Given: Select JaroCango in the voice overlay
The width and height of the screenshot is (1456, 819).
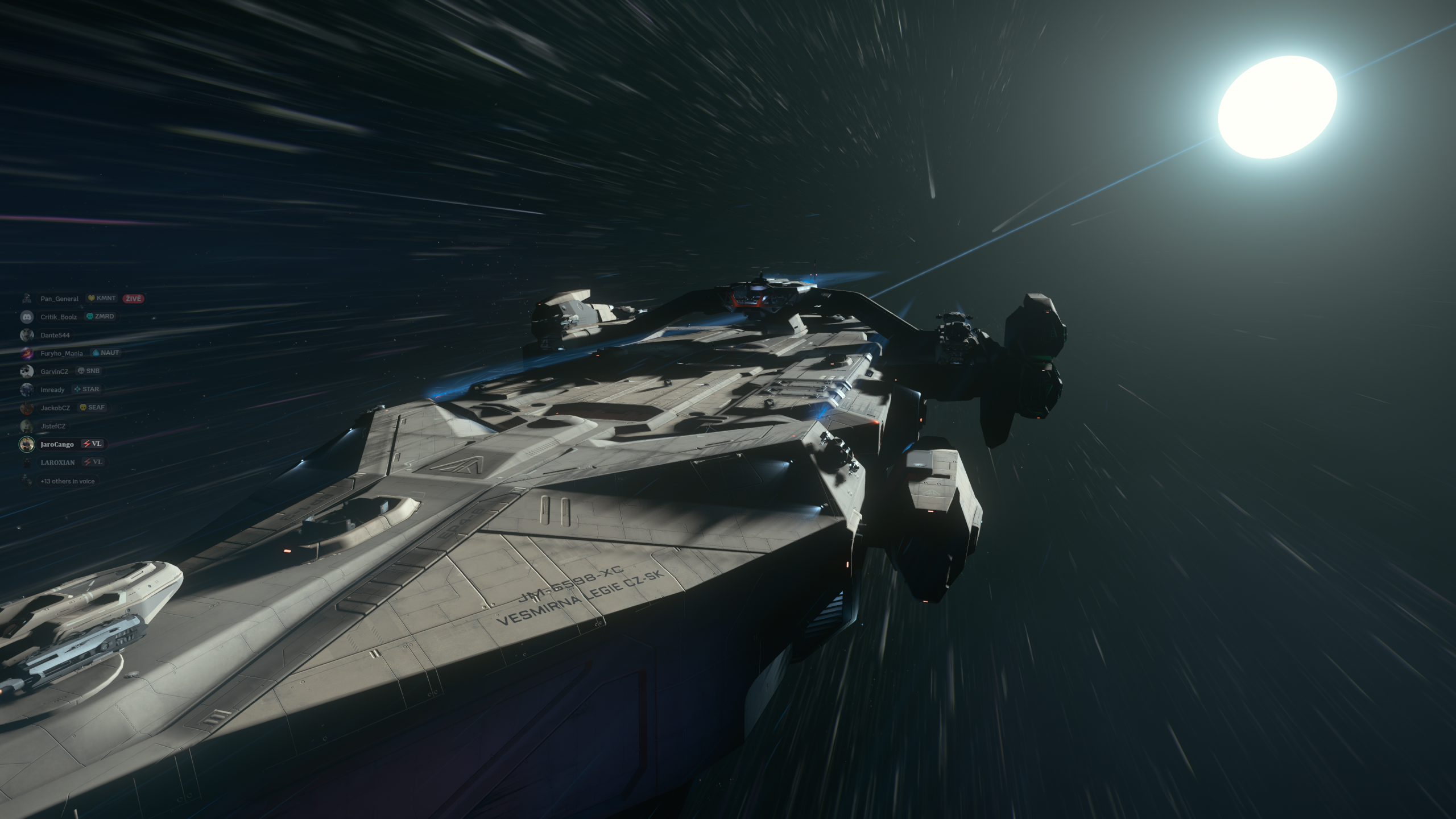Looking at the screenshot, I should click(57, 444).
